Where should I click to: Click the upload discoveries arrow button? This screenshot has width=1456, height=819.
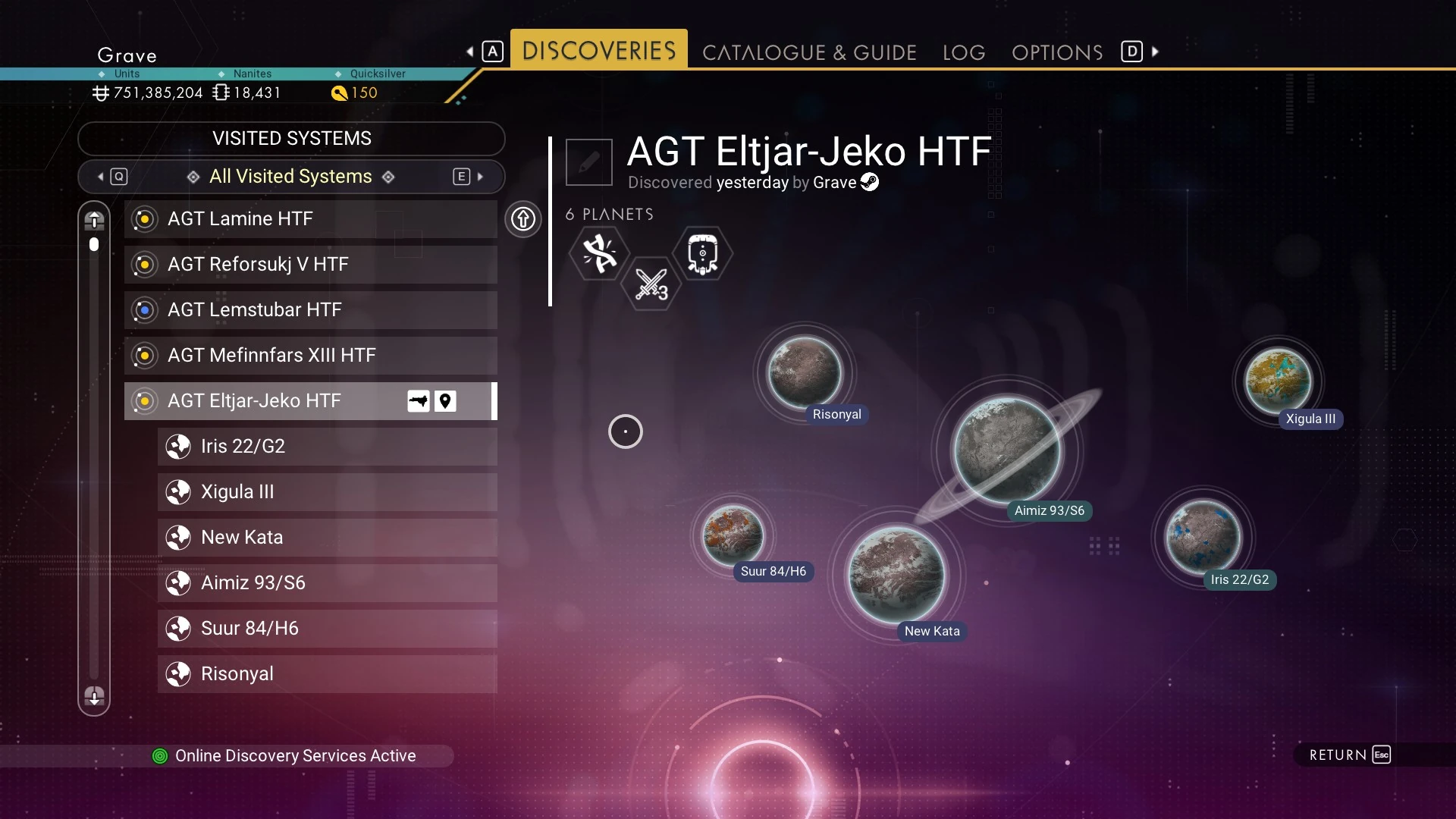pyautogui.click(x=523, y=220)
